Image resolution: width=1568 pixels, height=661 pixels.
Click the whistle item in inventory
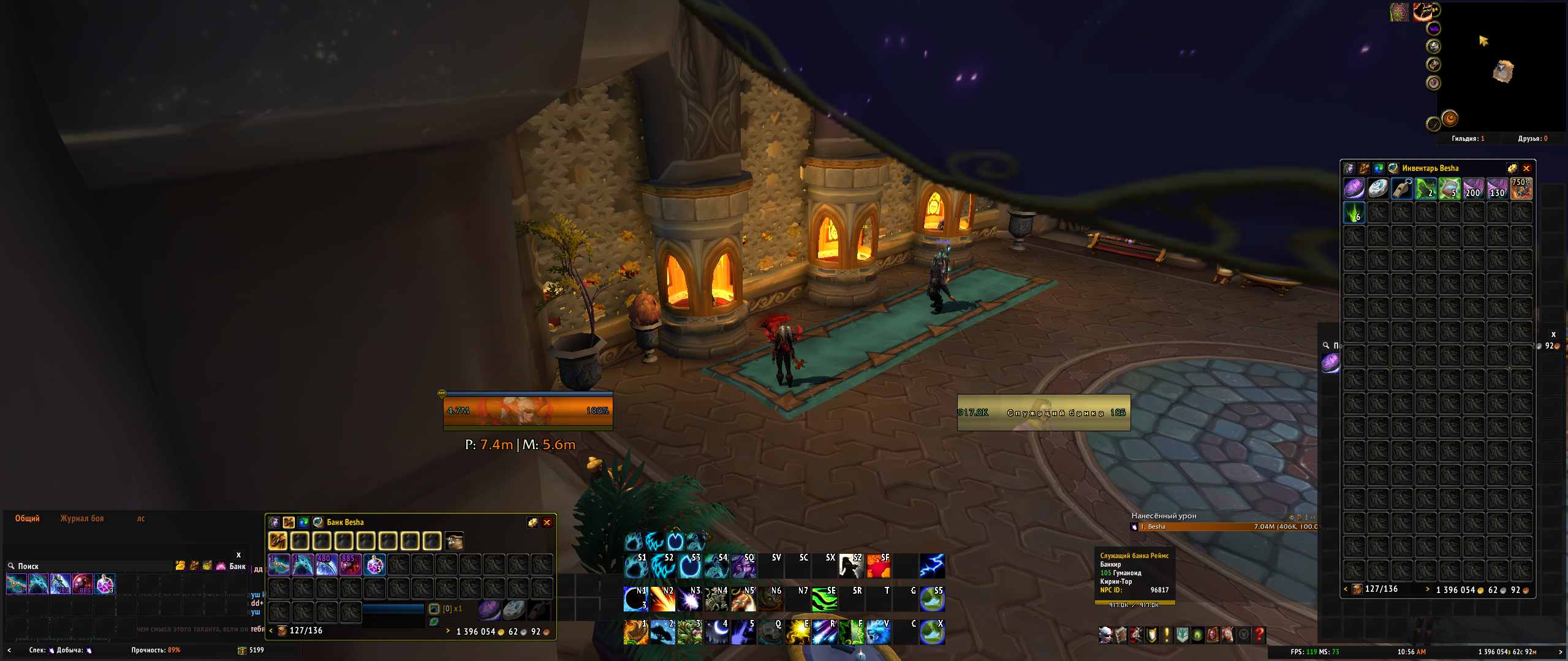point(1401,189)
